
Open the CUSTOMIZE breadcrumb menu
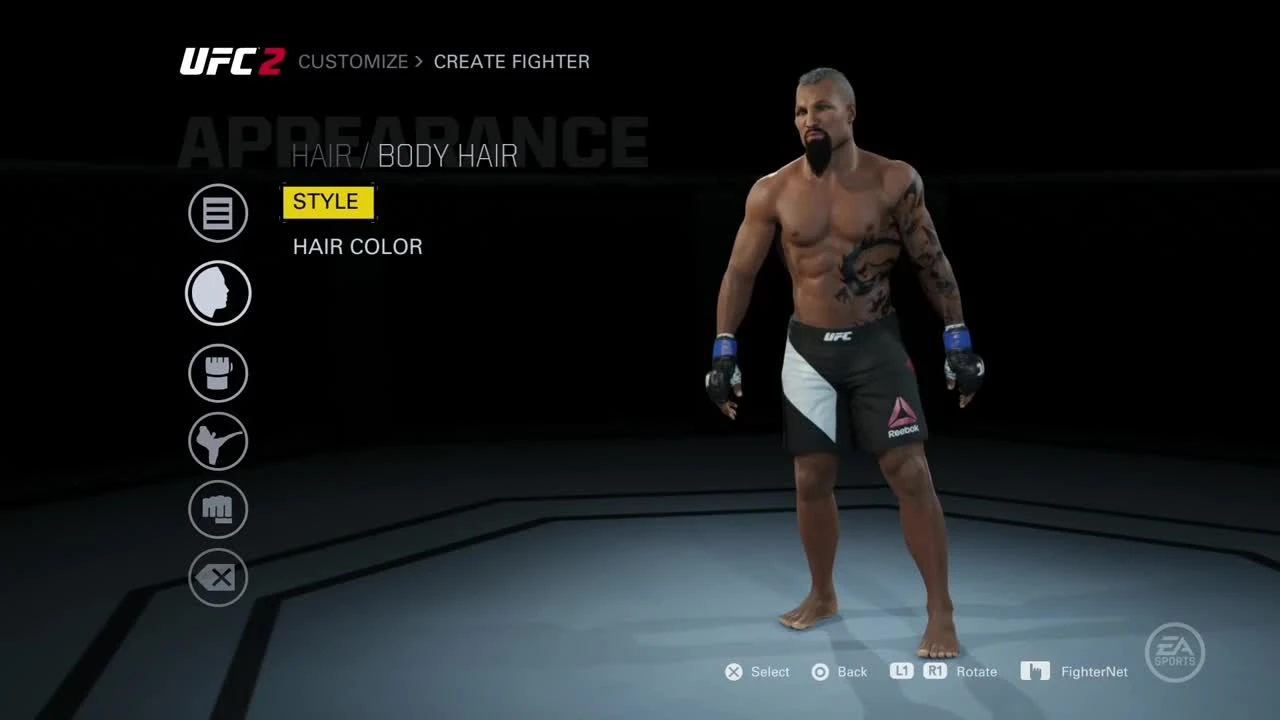(x=352, y=61)
